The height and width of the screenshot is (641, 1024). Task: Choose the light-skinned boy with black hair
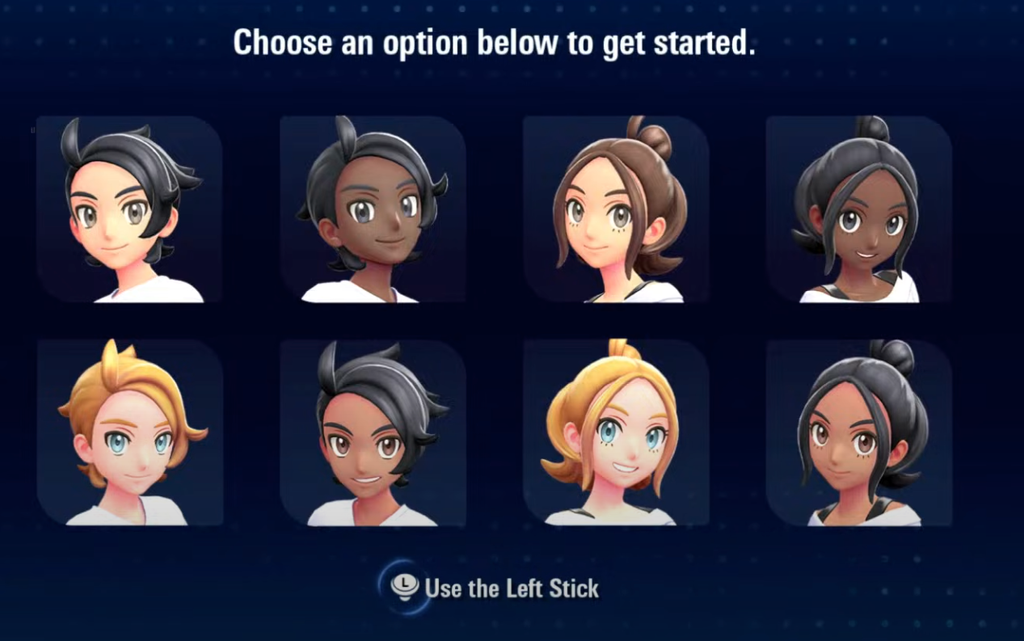[x=128, y=210]
